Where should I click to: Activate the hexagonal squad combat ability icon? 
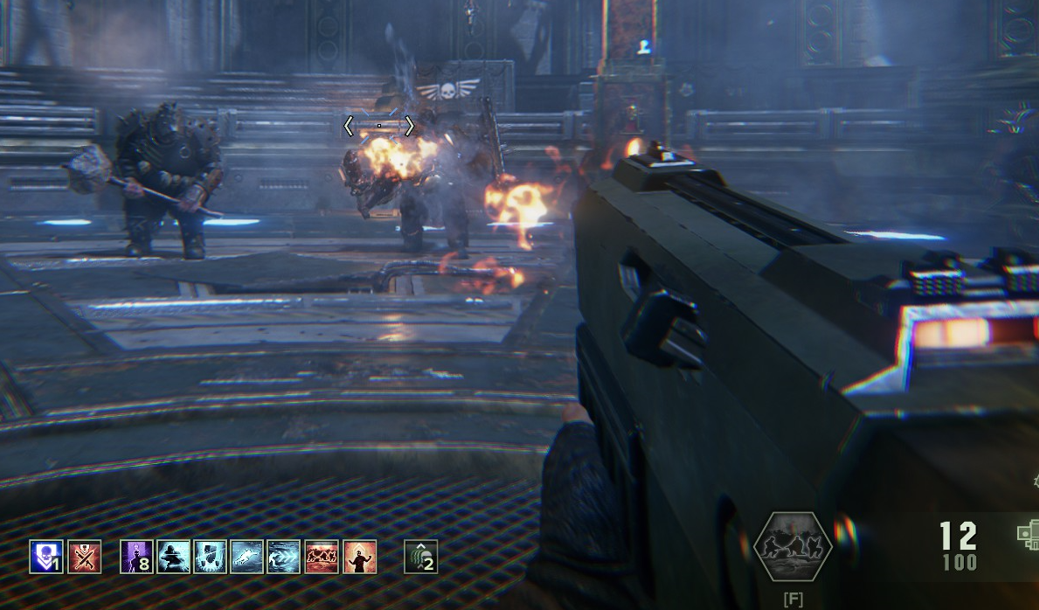click(792, 546)
